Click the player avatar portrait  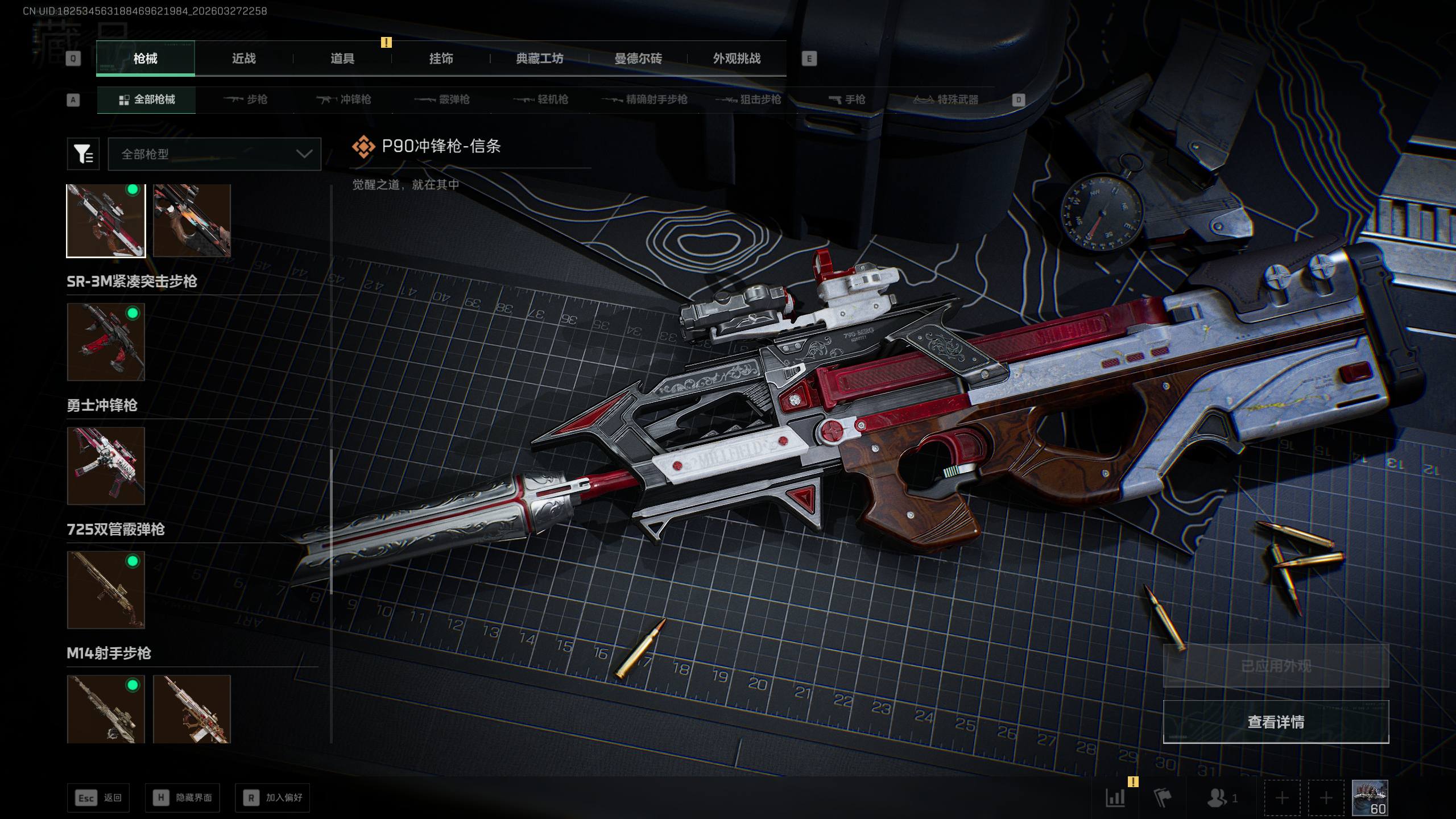(1370, 797)
